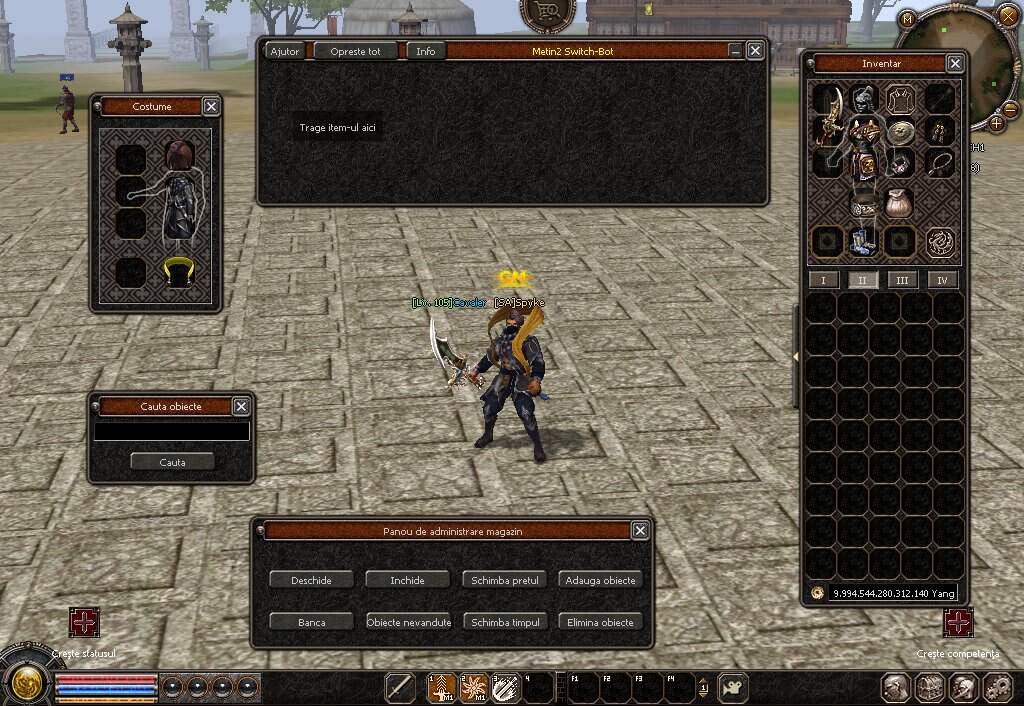
Task: Close the Metin2 Switch-Bot window
Action: tap(755, 50)
